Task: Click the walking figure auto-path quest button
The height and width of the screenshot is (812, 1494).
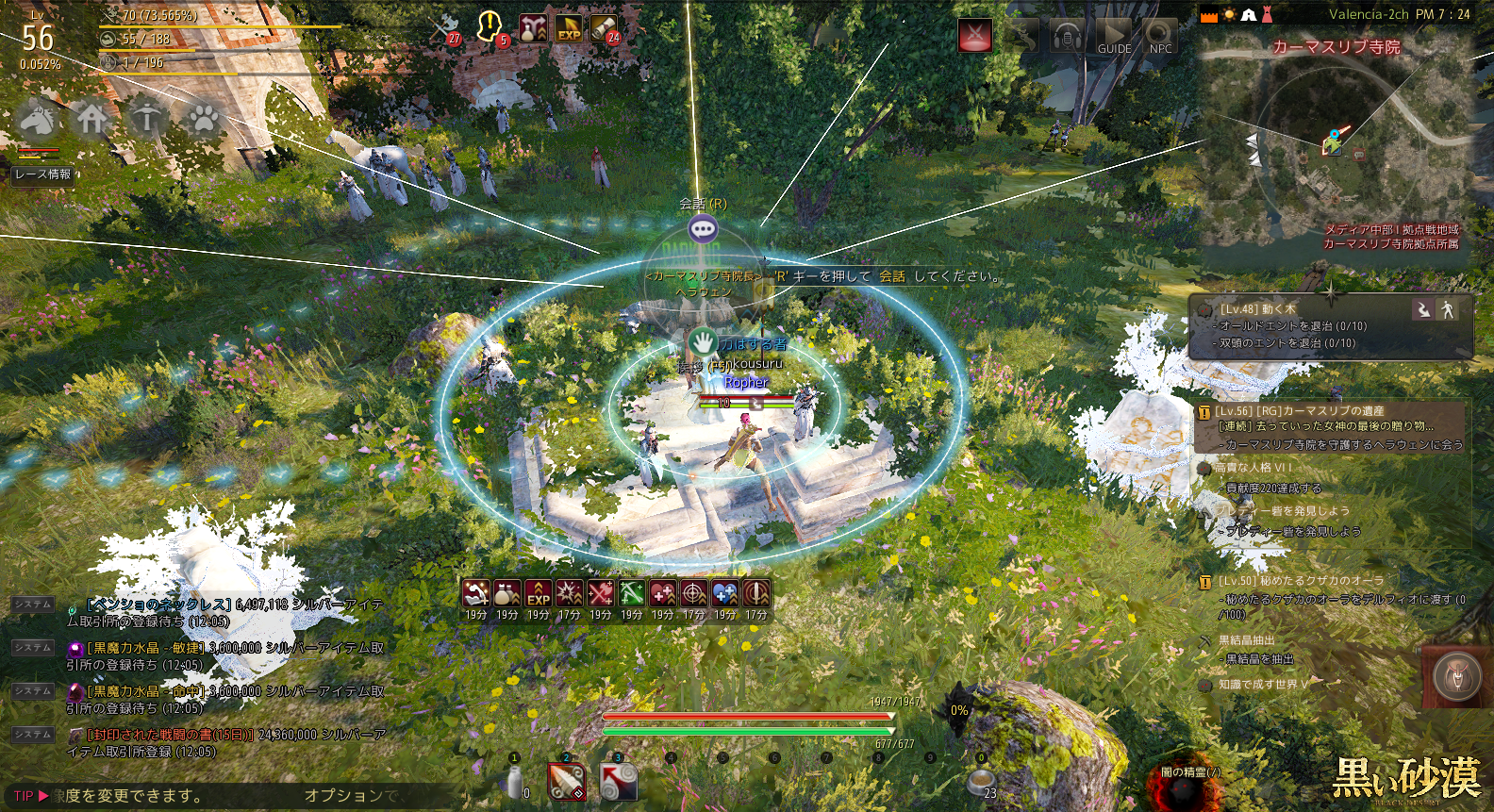Action: point(1448,308)
